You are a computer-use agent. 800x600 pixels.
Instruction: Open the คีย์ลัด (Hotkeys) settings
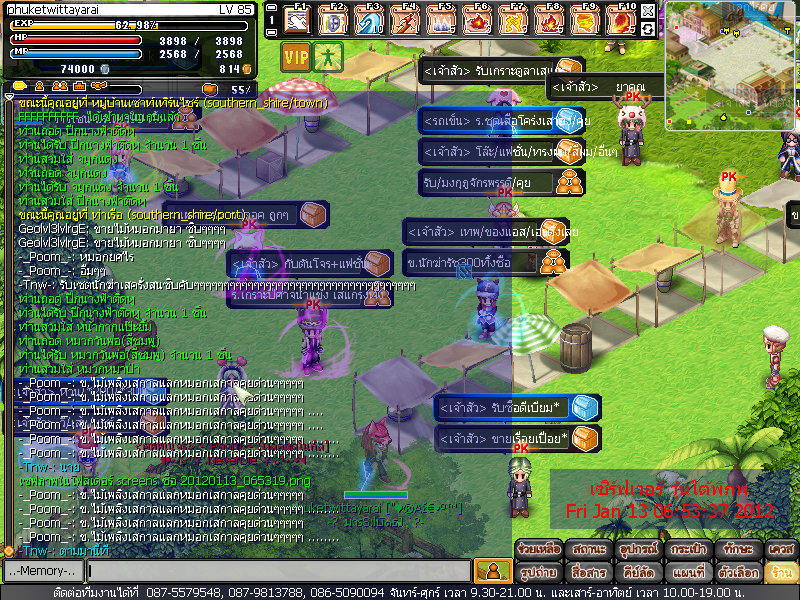[636, 572]
